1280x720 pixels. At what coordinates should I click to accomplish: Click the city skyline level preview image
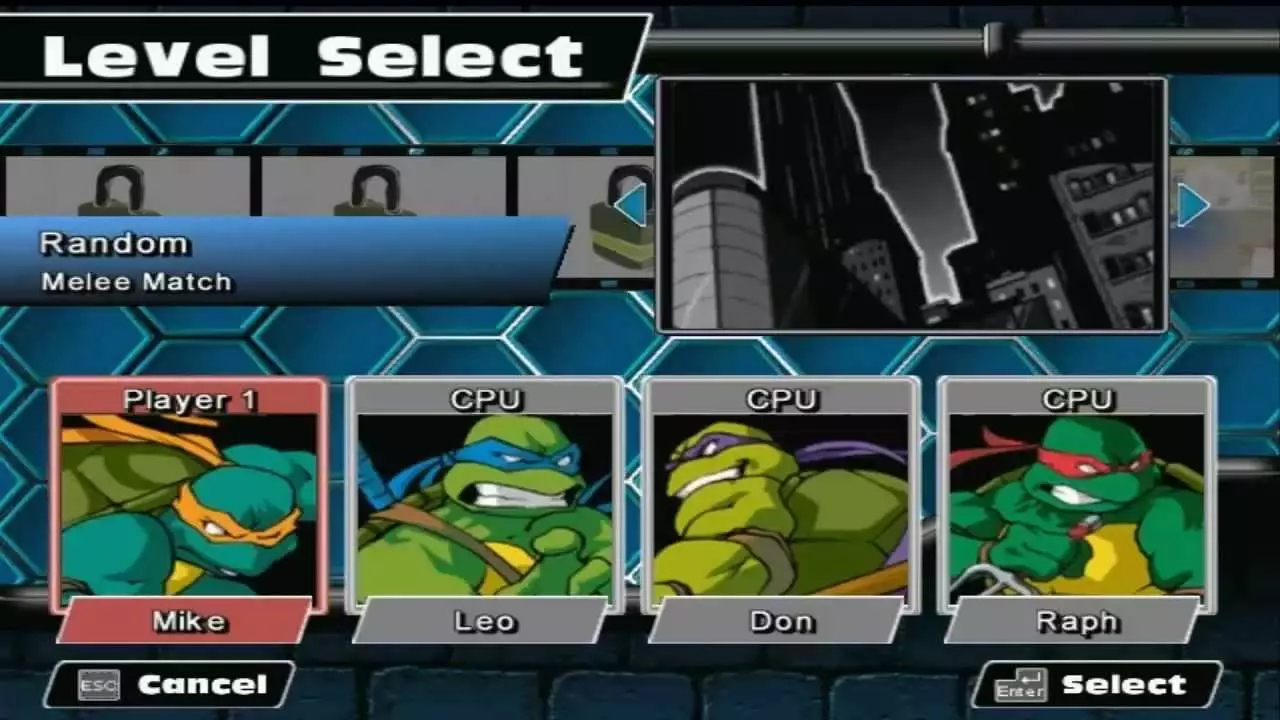912,205
